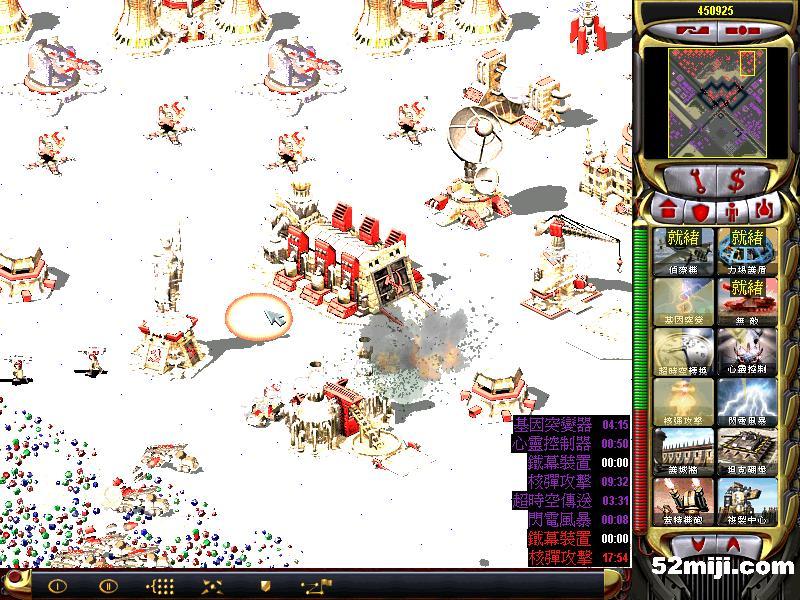Activate the ready Force Shield (力場護盾) power
The height and width of the screenshot is (600, 800).
[746, 252]
